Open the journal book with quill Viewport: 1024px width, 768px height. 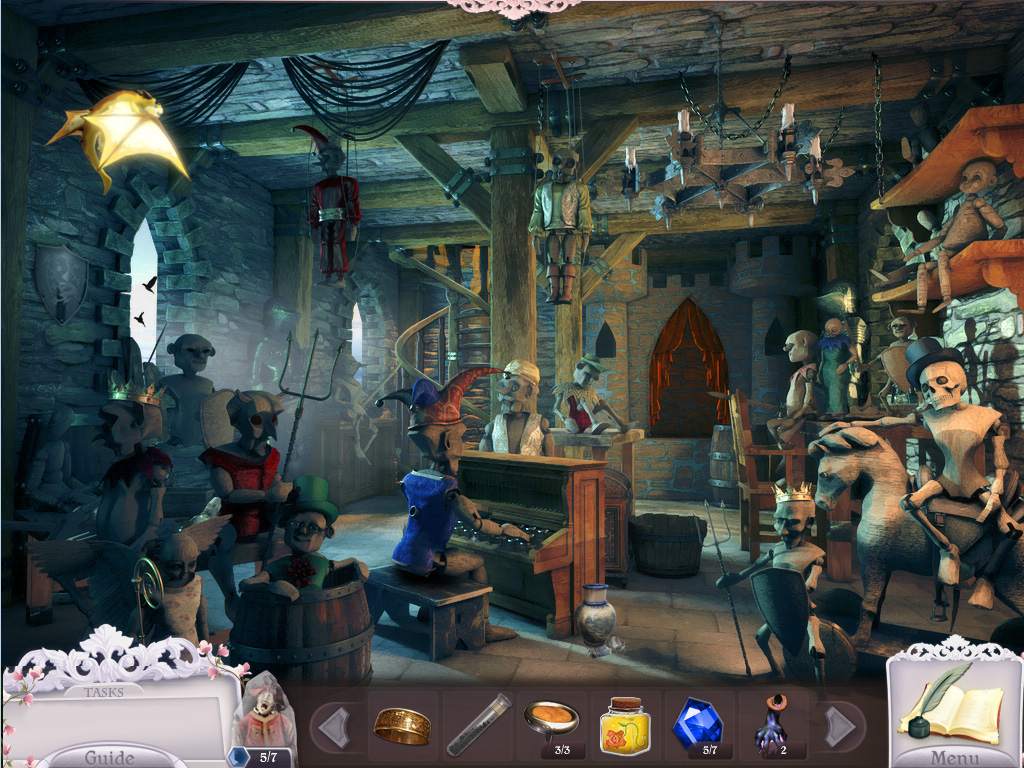click(x=950, y=706)
